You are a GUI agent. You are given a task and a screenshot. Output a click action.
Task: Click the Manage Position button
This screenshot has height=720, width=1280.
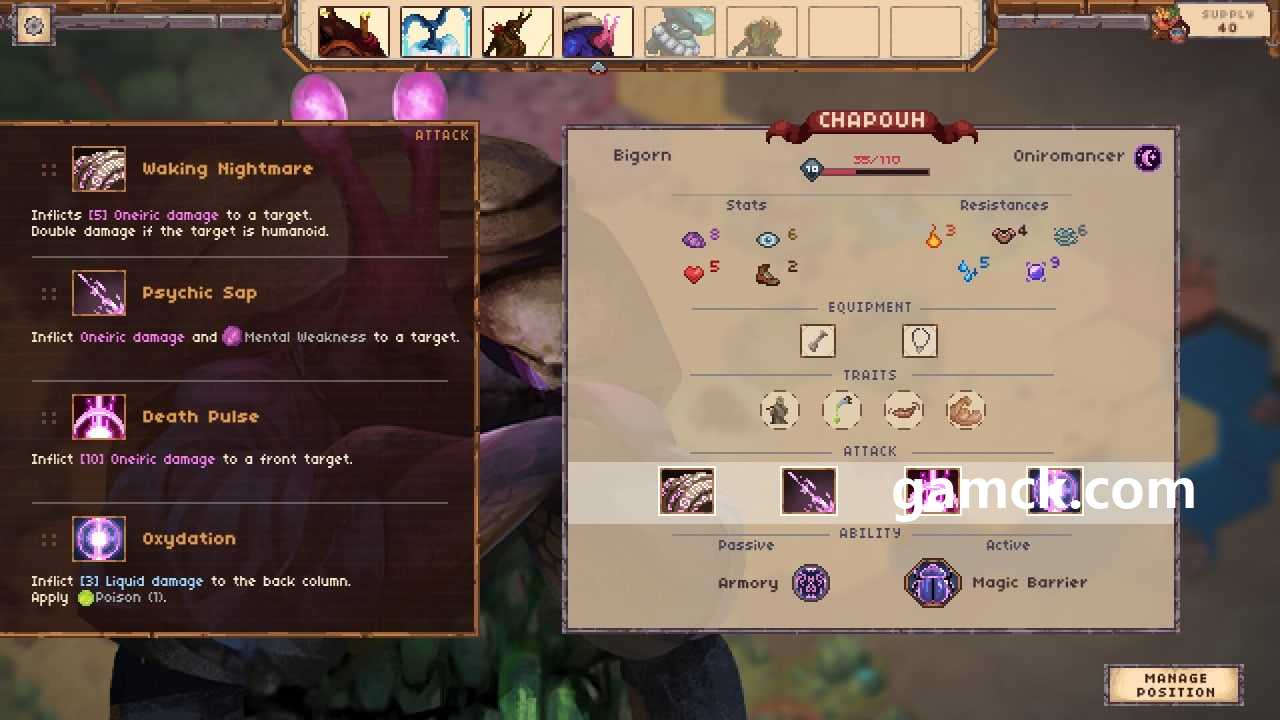click(x=1174, y=685)
